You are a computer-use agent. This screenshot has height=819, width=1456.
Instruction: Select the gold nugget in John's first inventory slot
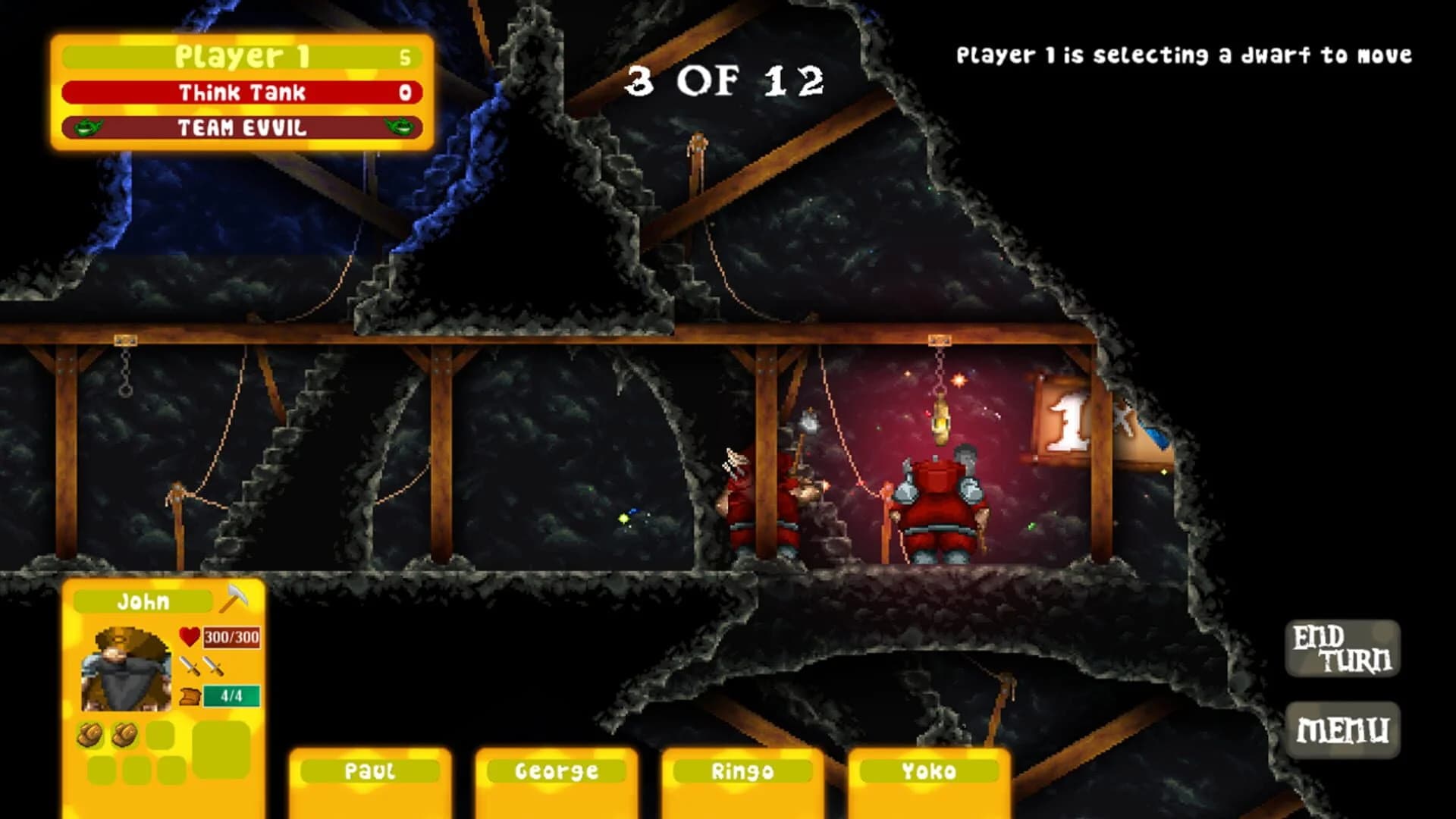(x=90, y=733)
